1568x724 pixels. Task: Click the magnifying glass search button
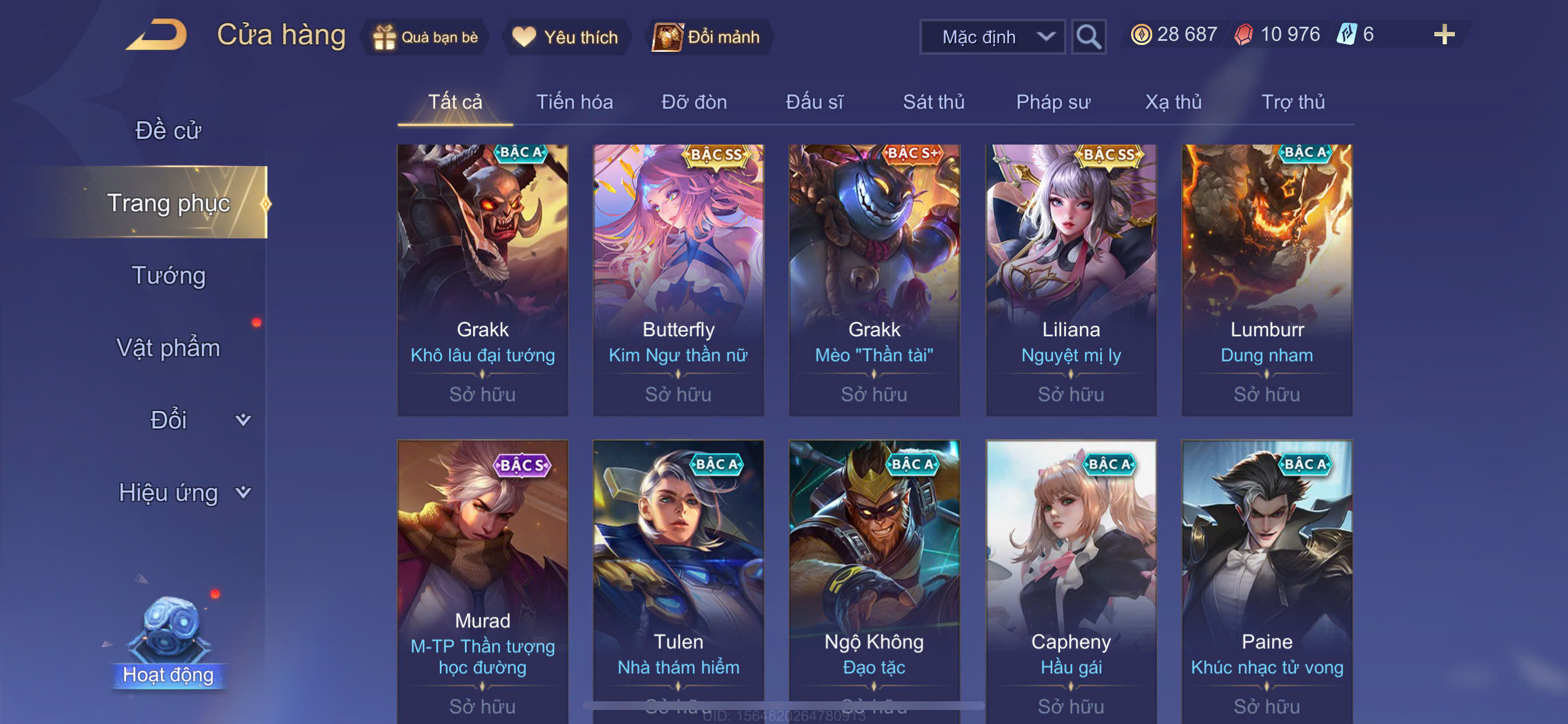1088,37
